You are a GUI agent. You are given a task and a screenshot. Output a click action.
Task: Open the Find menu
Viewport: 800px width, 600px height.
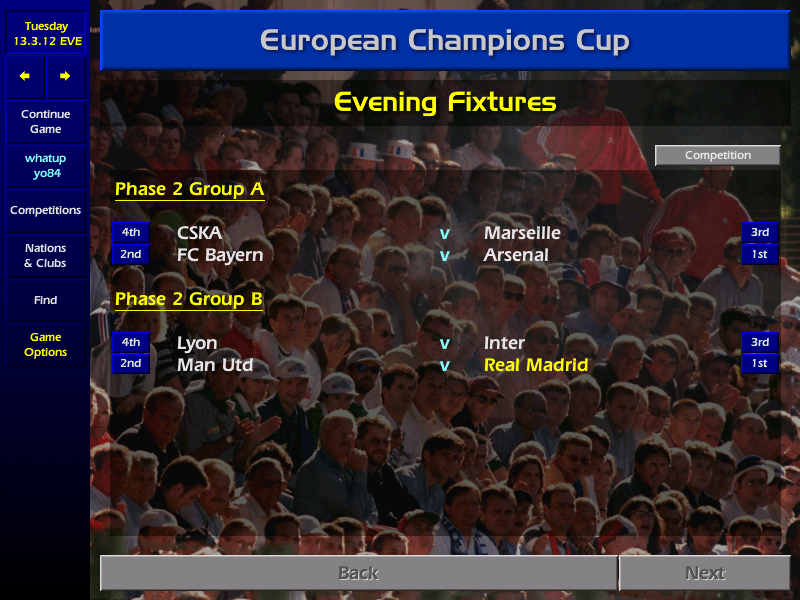(45, 300)
